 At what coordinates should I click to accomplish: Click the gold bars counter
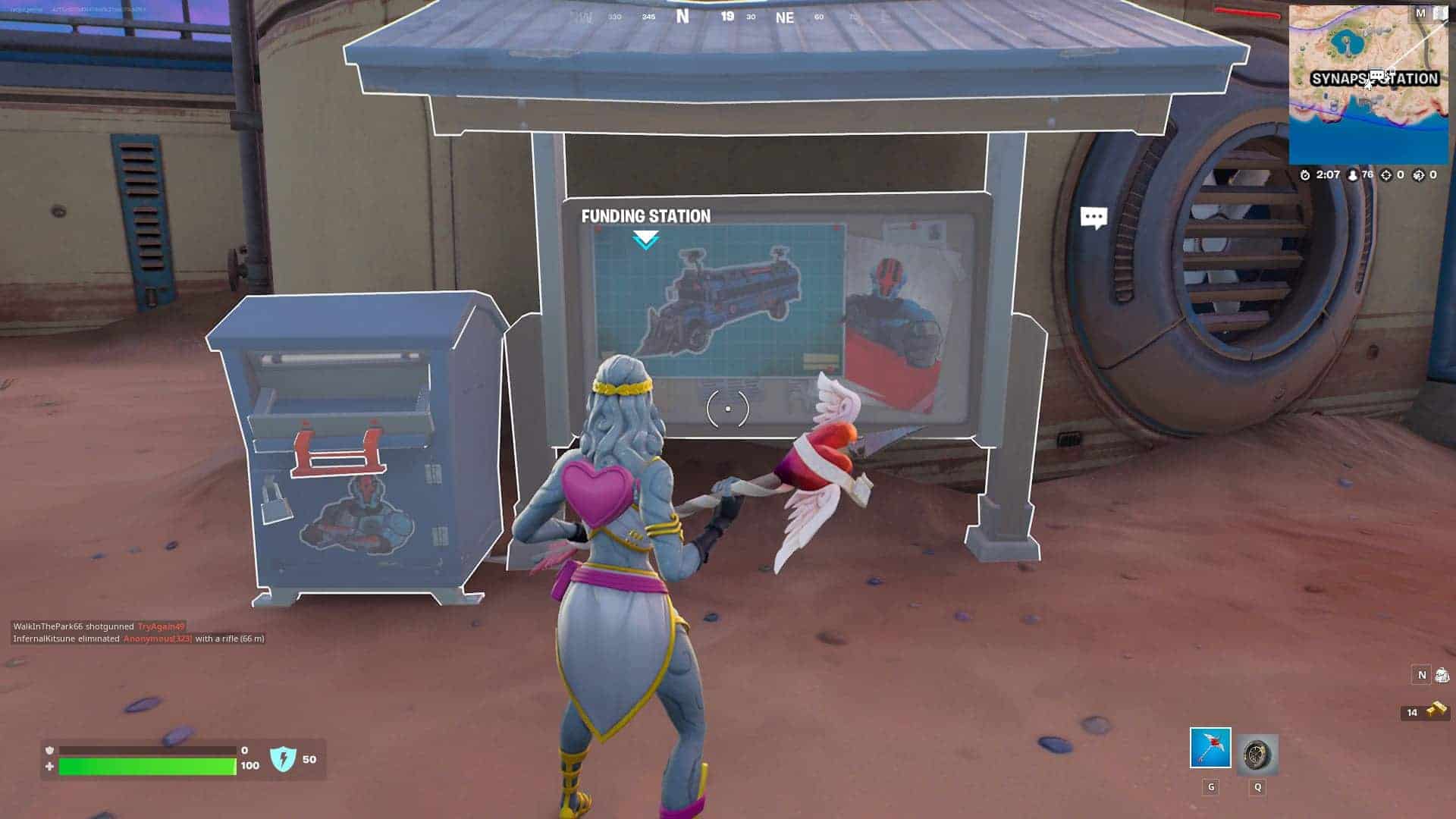point(1426,711)
